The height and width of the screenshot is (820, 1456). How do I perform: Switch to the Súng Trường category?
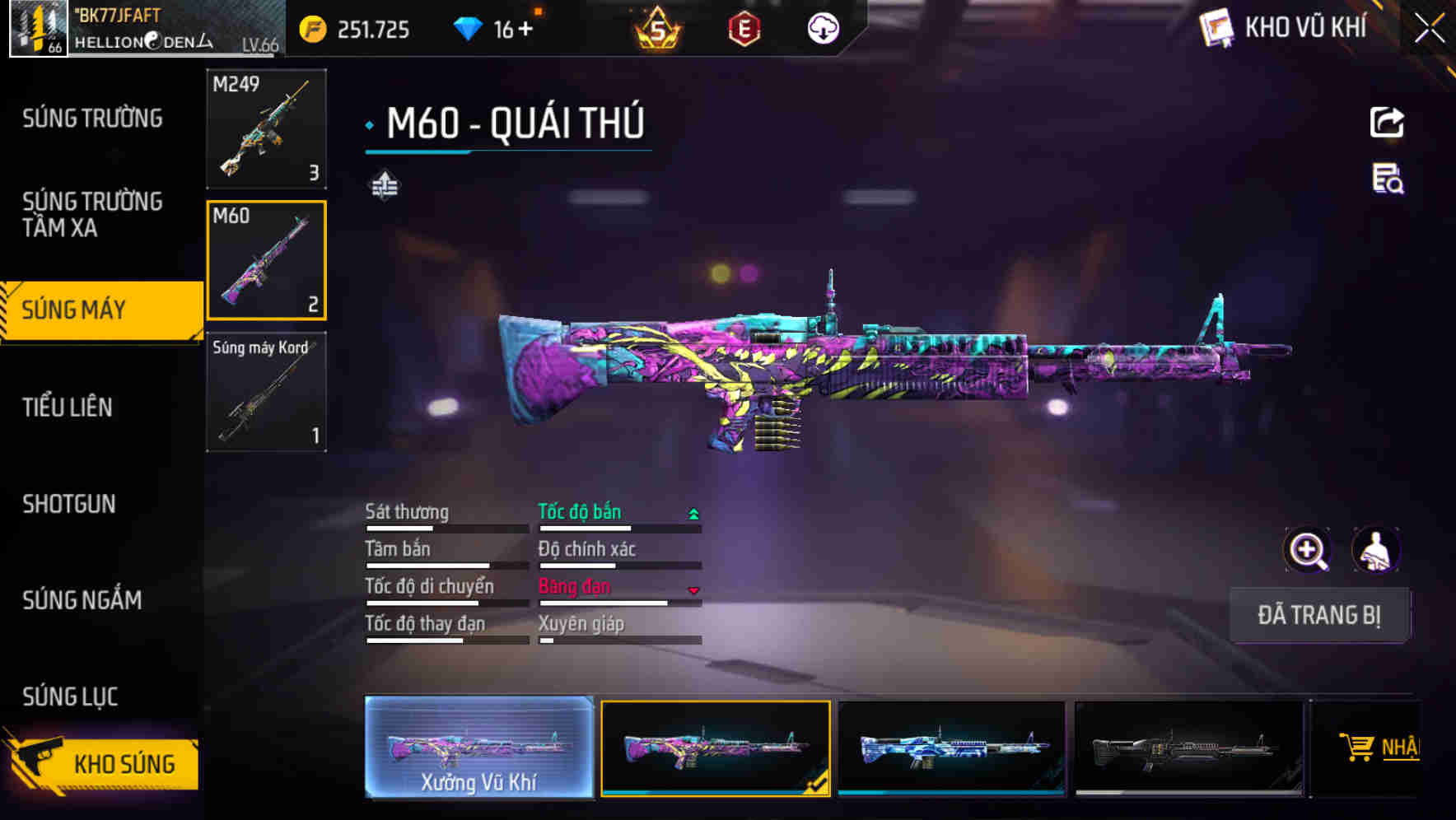point(92,119)
